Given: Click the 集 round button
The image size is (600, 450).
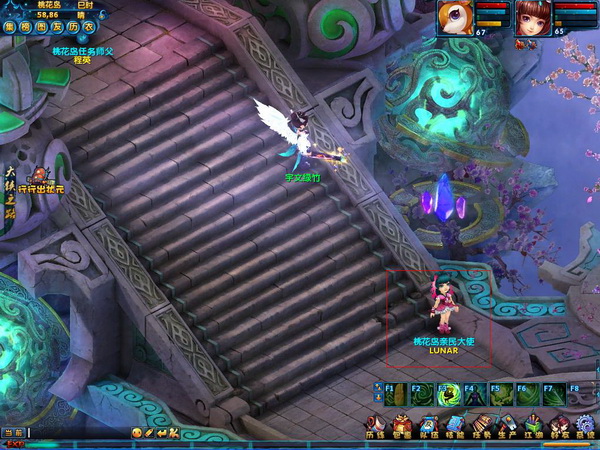Looking at the screenshot, I should point(10,27).
